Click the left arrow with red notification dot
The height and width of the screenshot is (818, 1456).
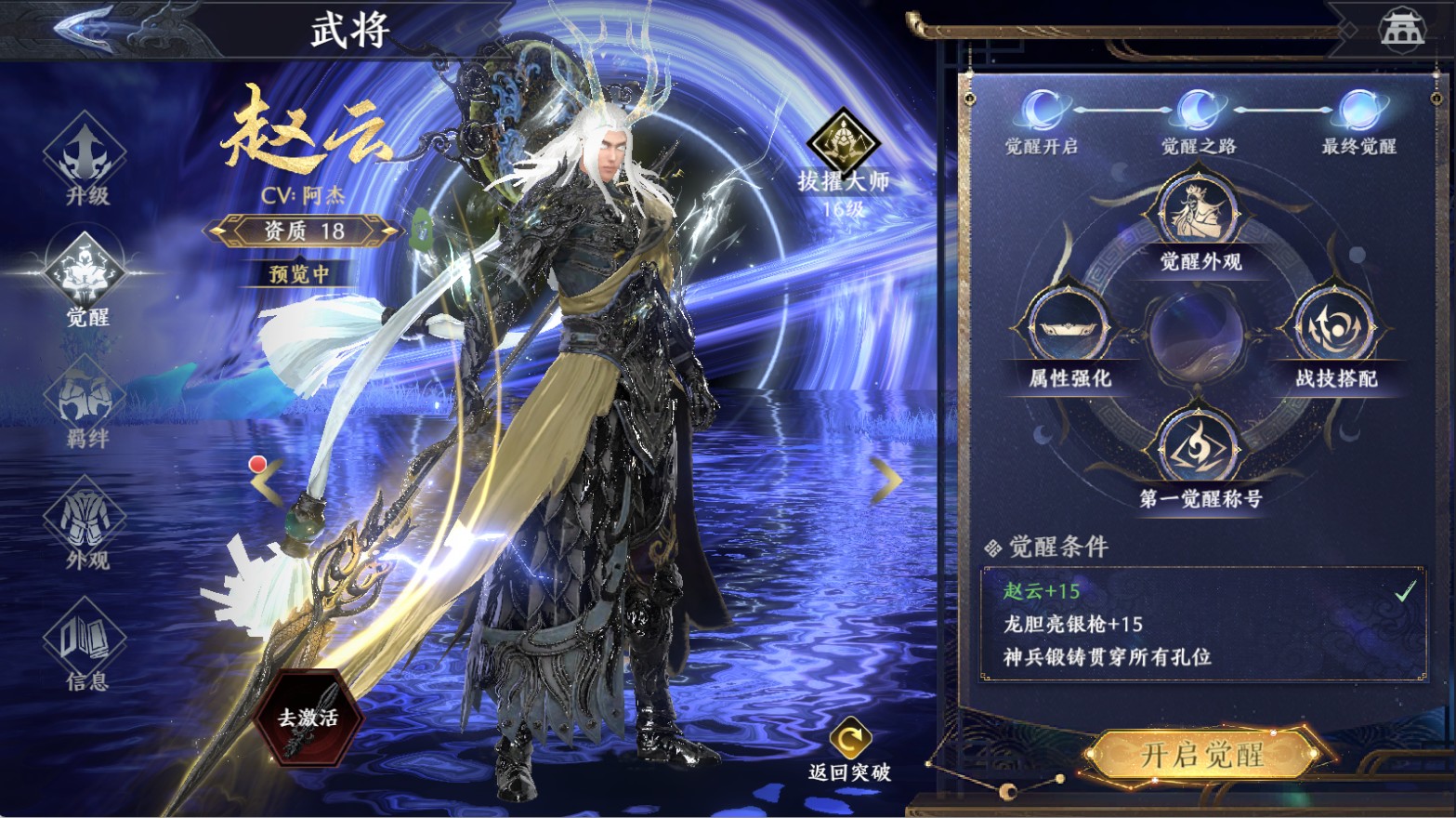267,480
